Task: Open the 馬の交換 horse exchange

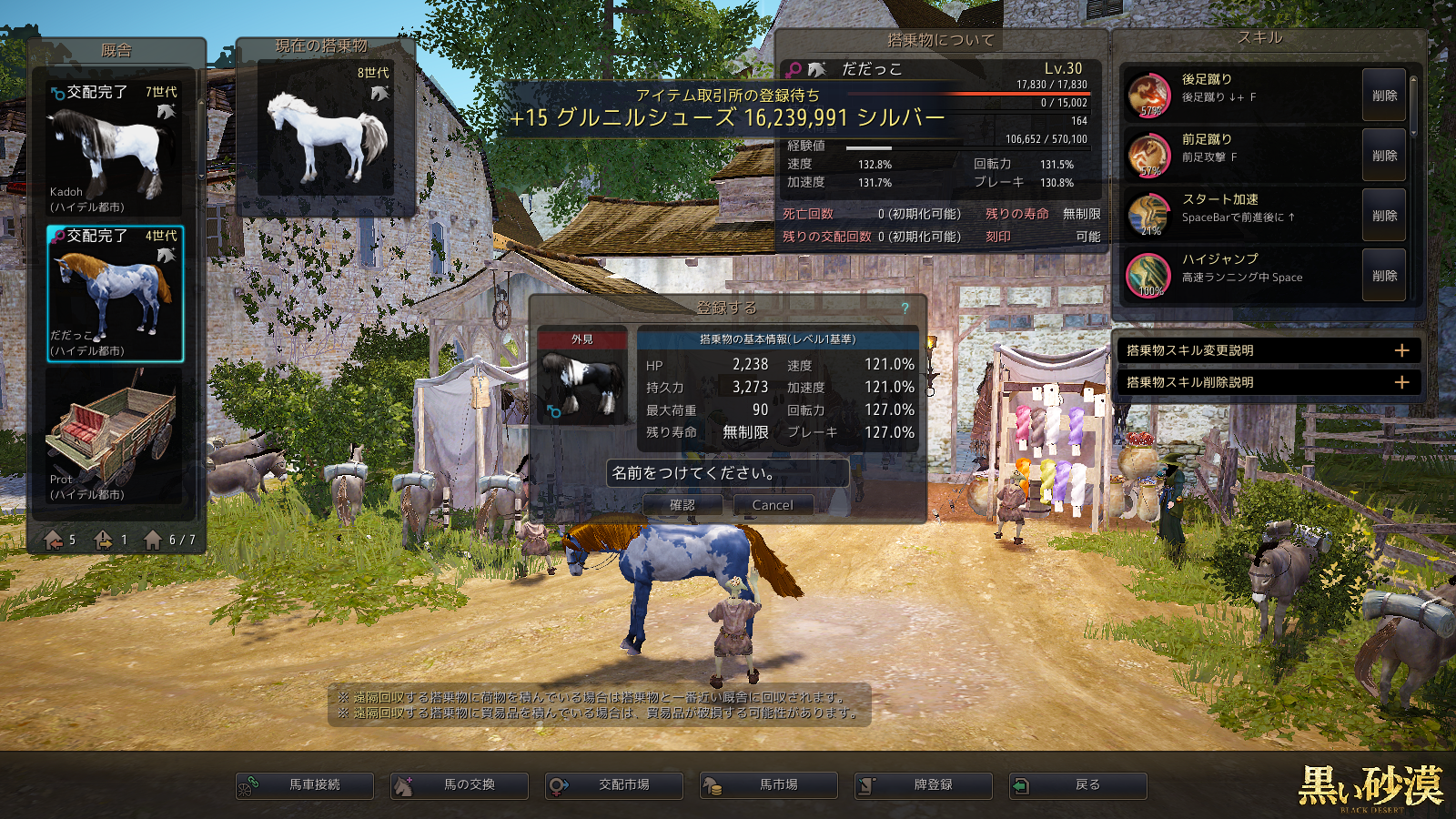Action: 460,785
